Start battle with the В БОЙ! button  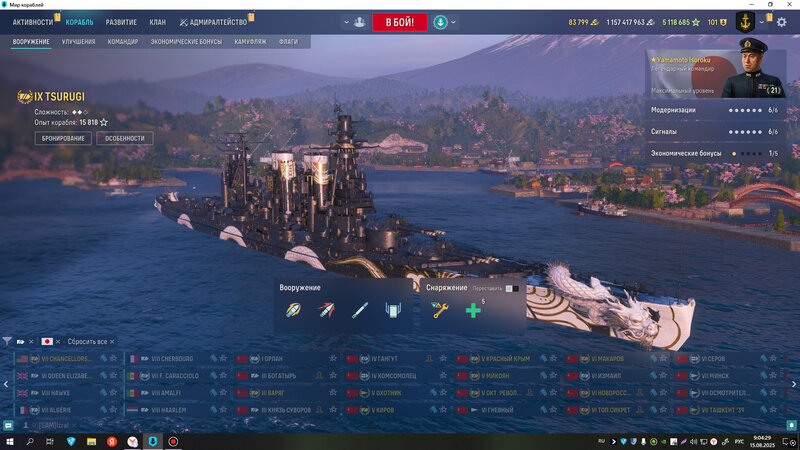[x=400, y=22]
